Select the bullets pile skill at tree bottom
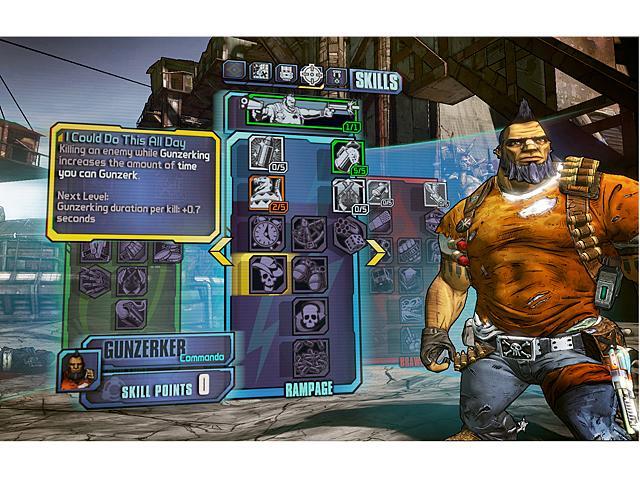640x480 pixels. pos(310,357)
